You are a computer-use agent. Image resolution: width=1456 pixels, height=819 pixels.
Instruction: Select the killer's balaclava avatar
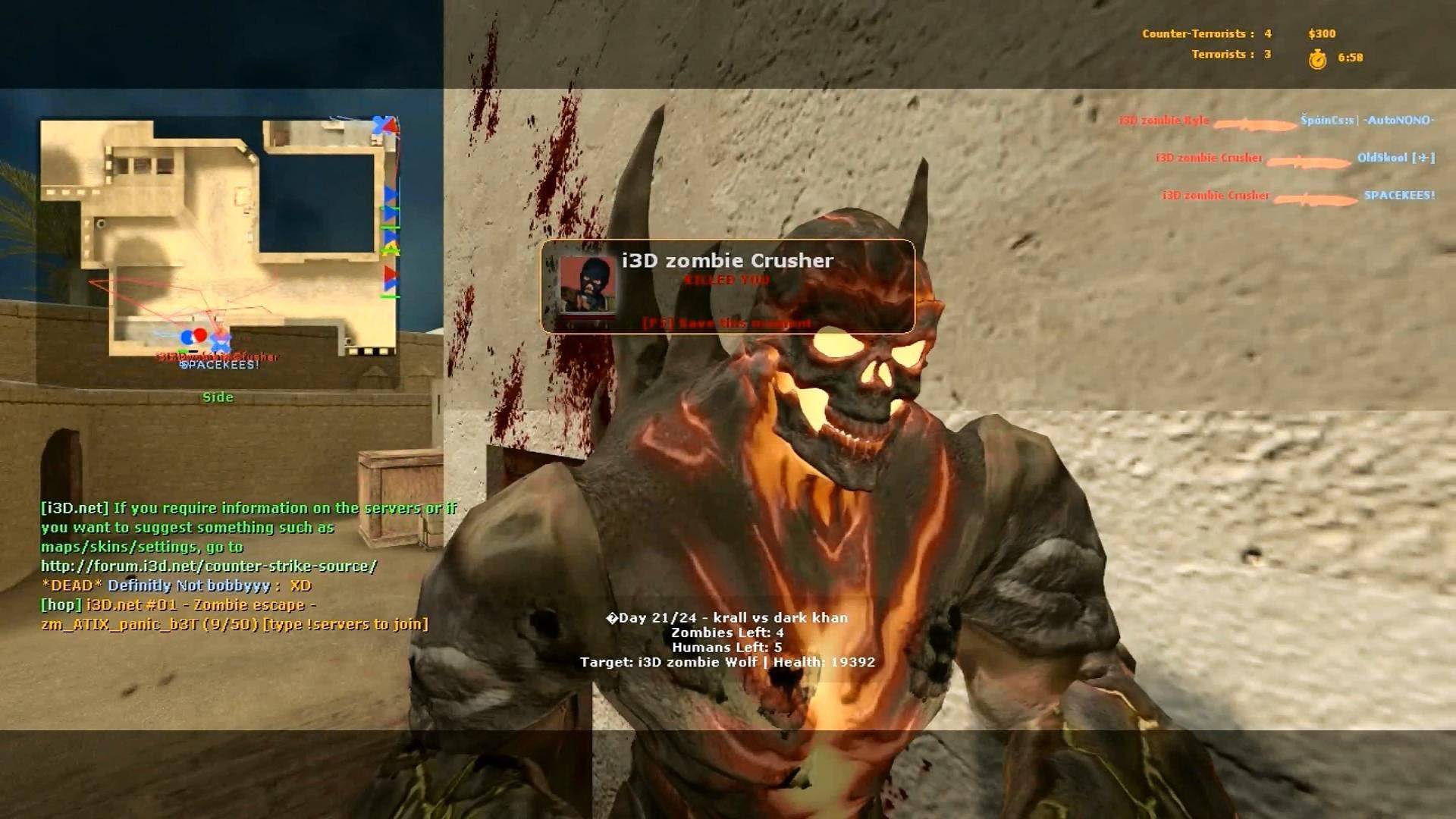(587, 285)
